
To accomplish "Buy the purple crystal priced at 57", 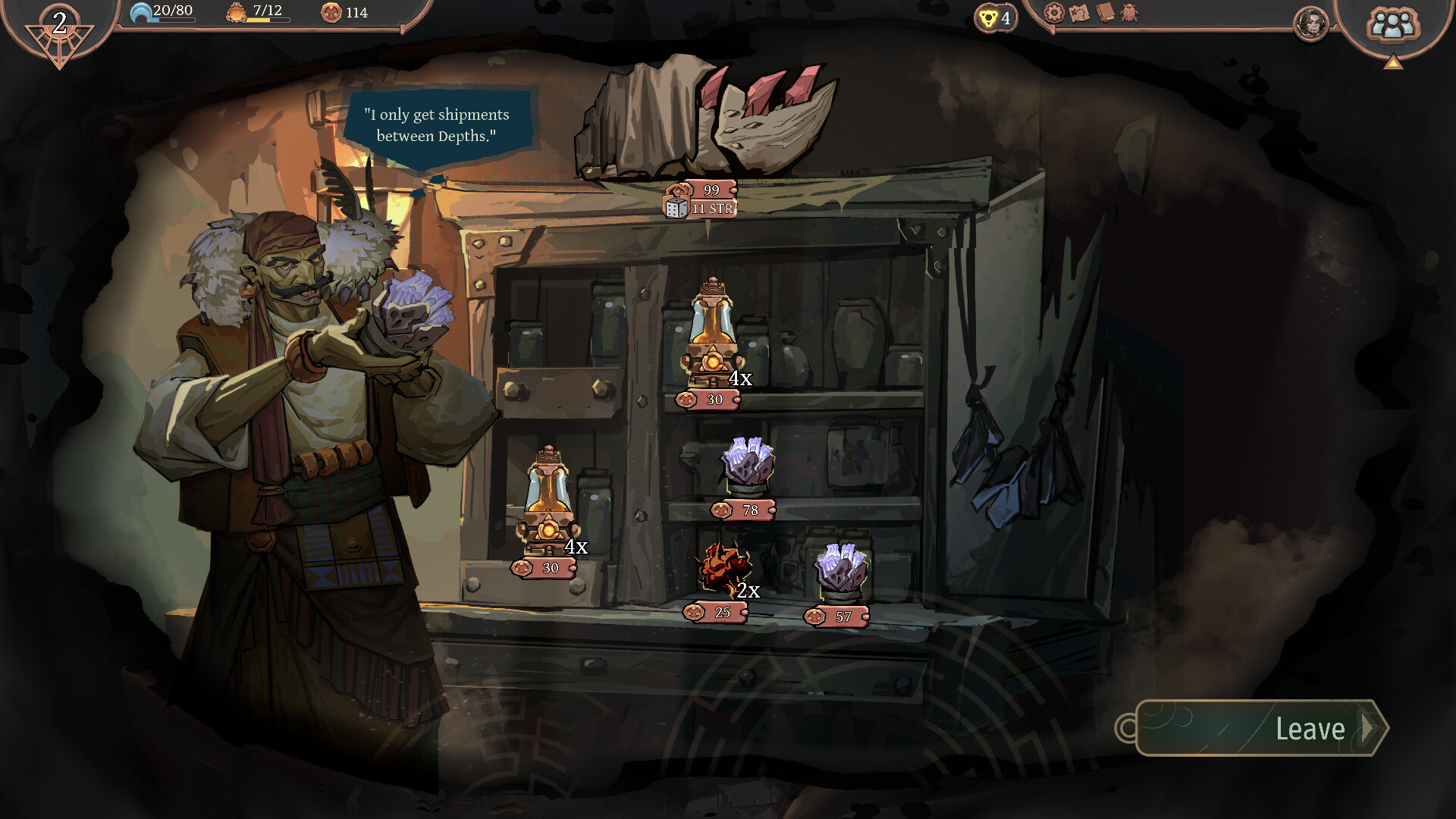I will click(840, 569).
